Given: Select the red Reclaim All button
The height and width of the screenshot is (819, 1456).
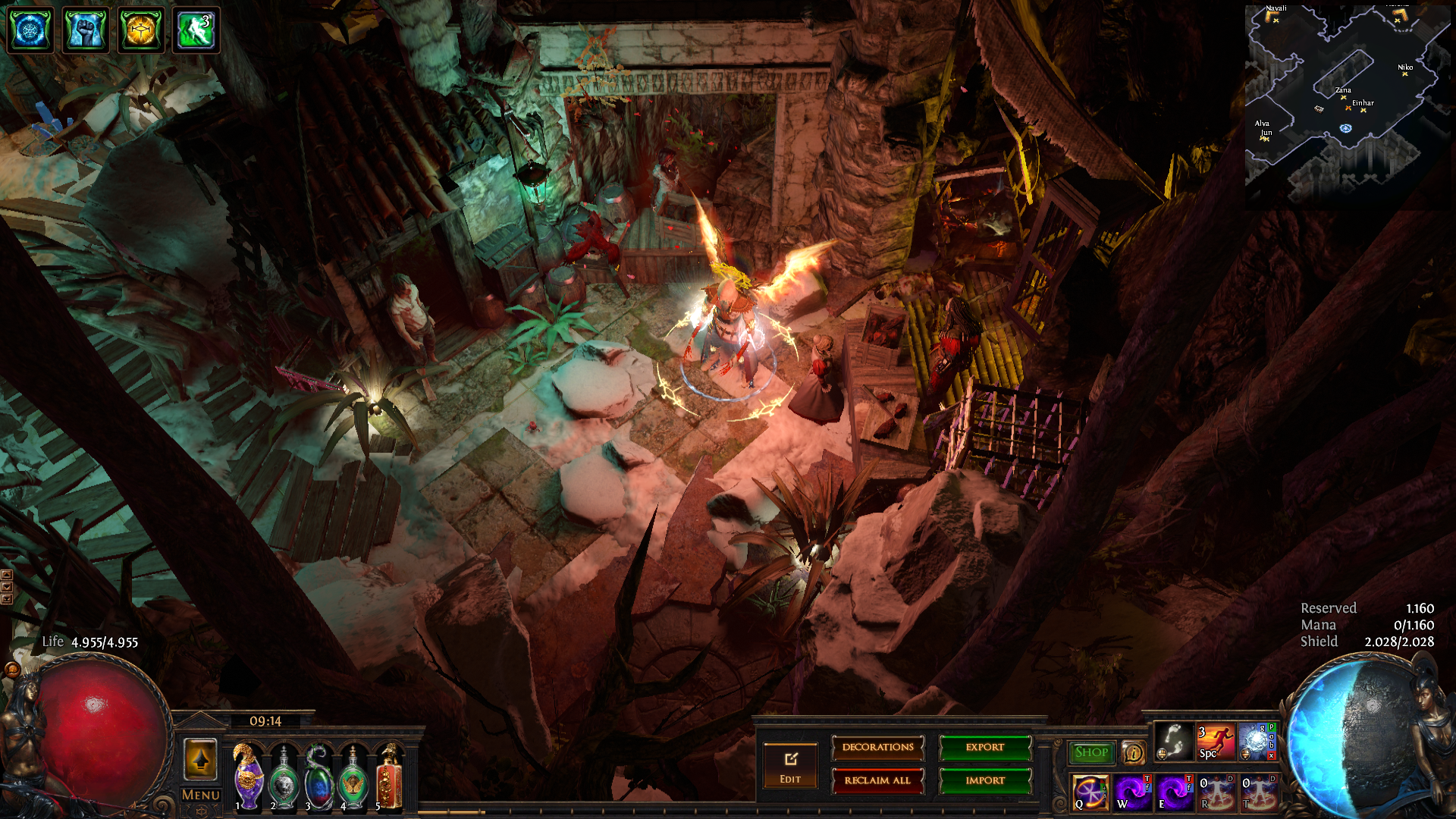Looking at the screenshot, I should tap(877, 780).
